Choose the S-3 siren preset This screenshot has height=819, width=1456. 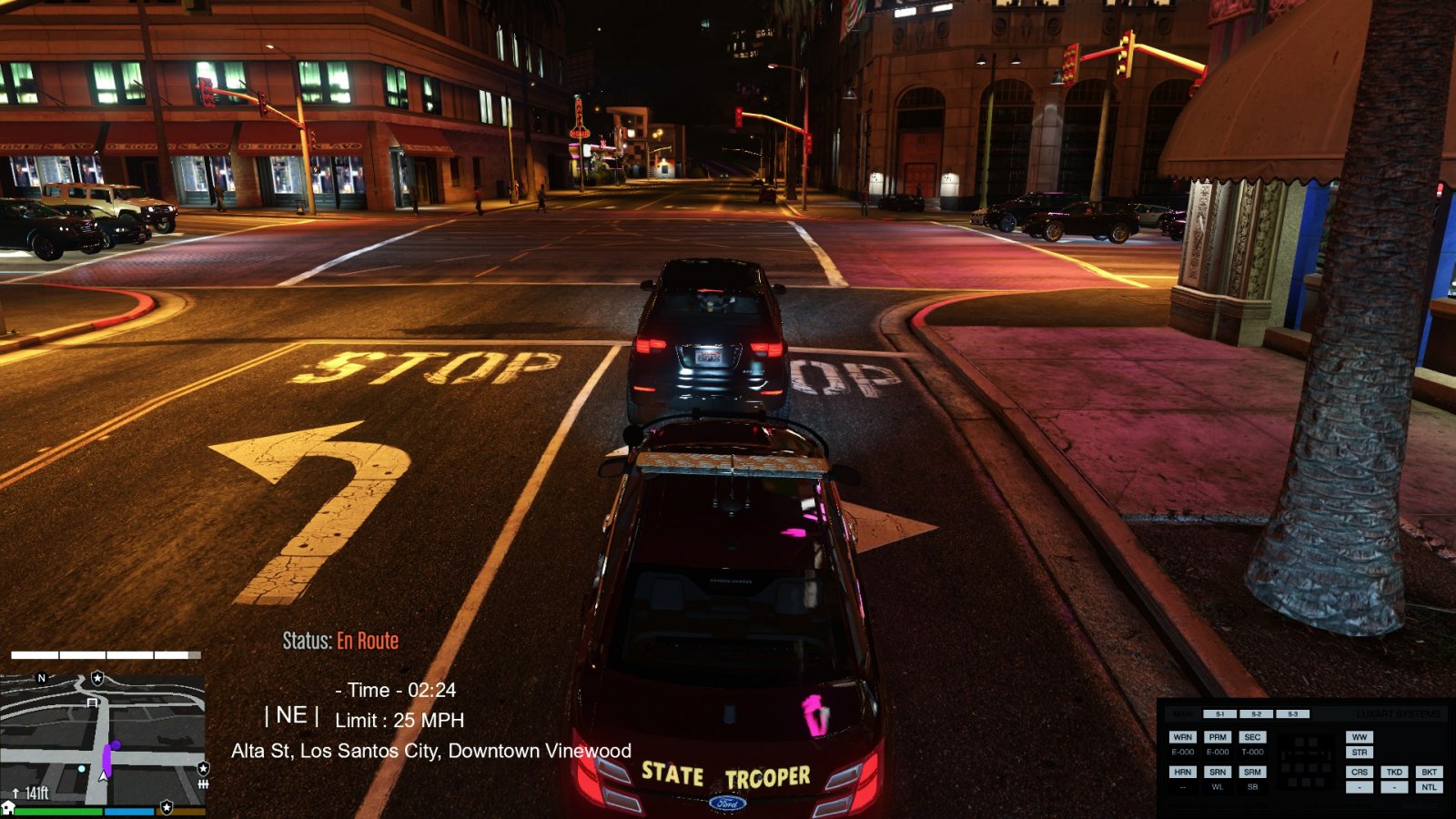[1292, 714]
